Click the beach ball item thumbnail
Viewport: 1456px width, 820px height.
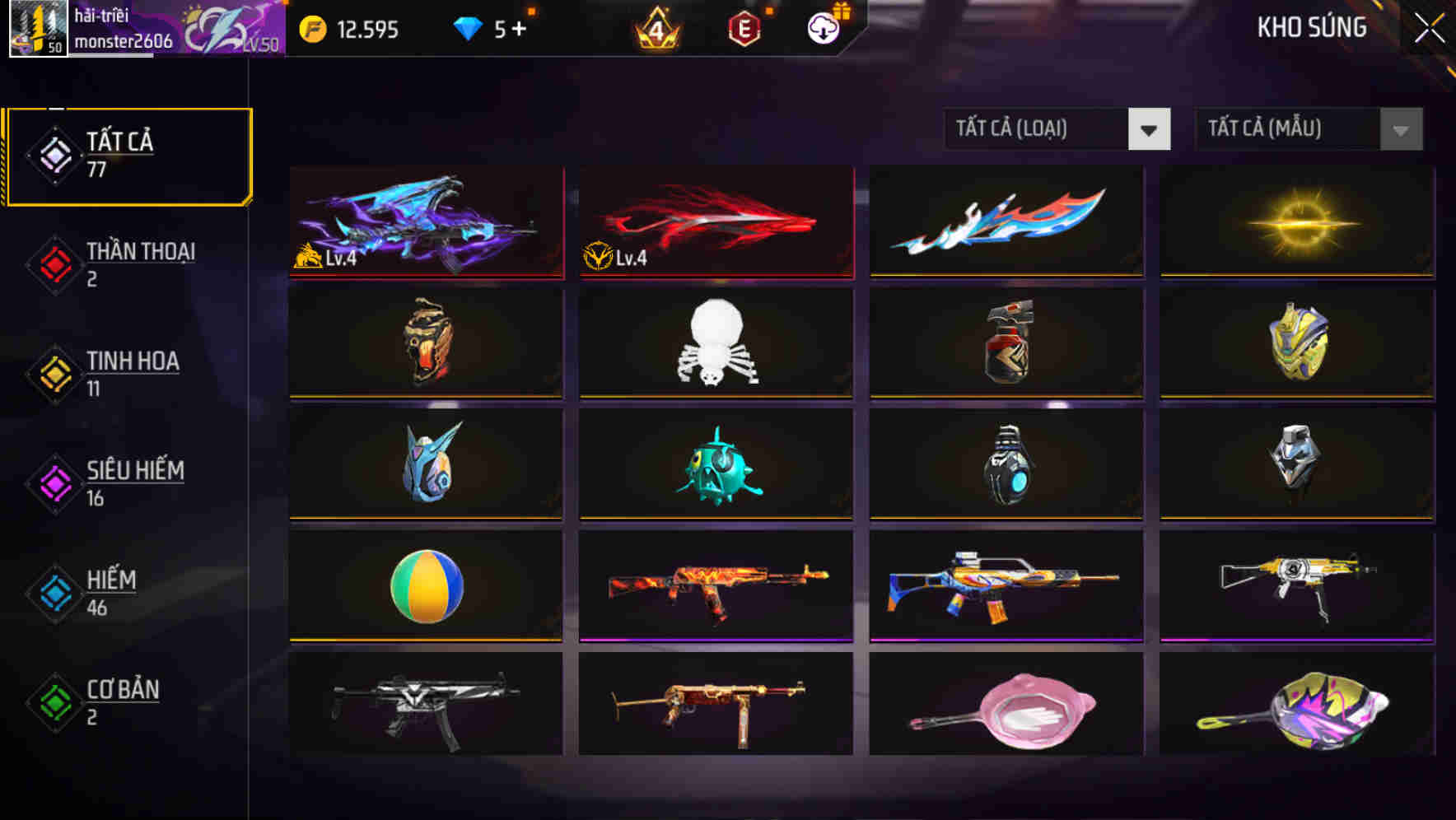(x=425, y=587)
